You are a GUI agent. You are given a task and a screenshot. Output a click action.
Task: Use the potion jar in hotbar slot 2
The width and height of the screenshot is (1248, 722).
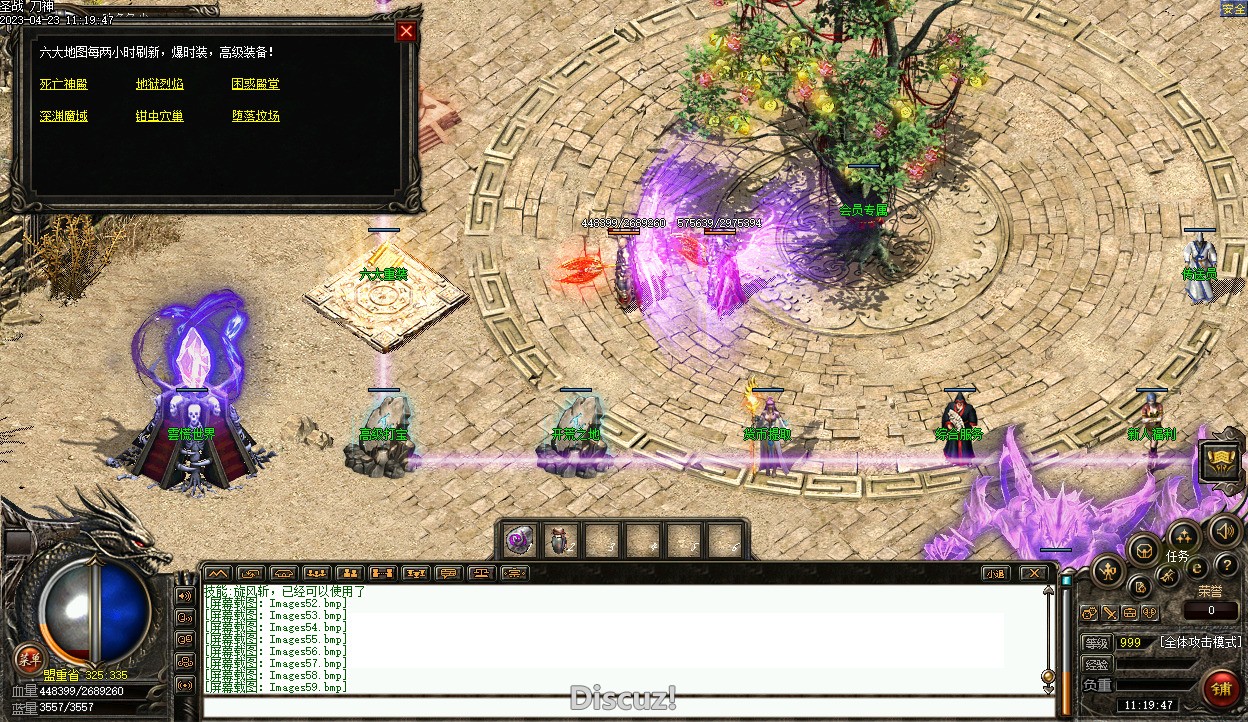tap(560, 540)
